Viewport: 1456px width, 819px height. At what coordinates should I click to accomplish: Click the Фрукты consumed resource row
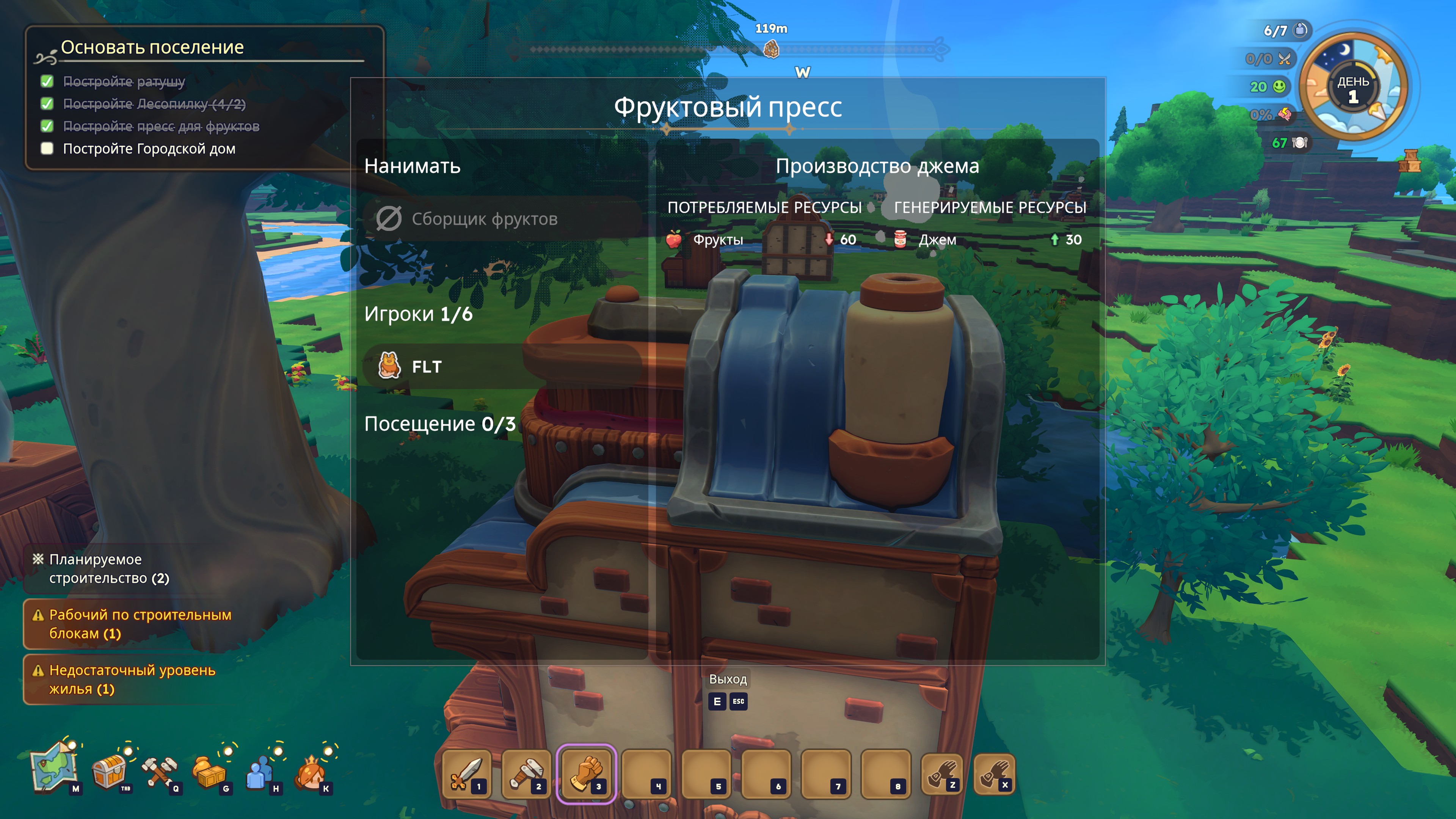(761, 240)
